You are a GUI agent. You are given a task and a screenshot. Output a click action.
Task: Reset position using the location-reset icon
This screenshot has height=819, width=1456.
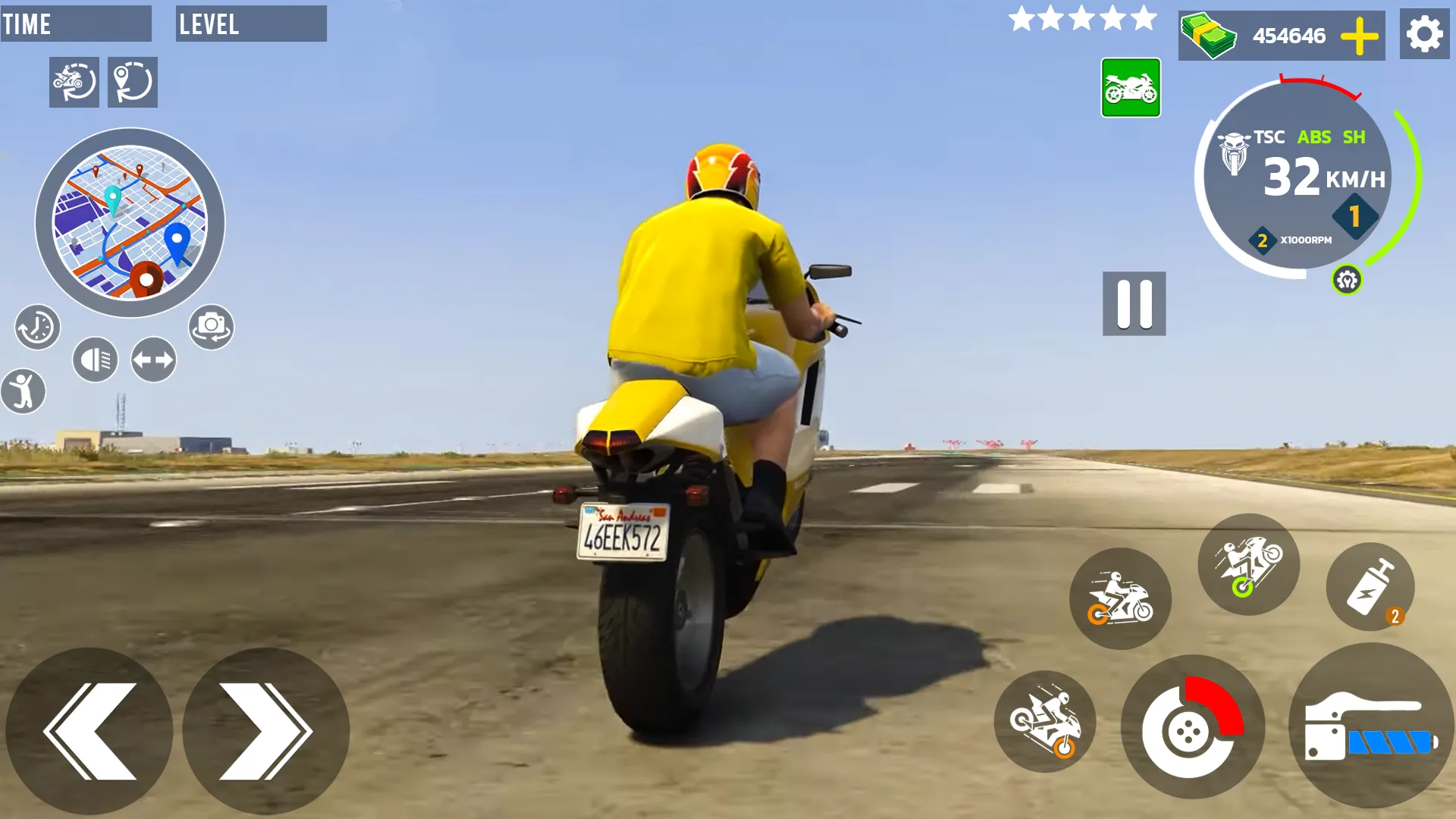click(133, 82)
